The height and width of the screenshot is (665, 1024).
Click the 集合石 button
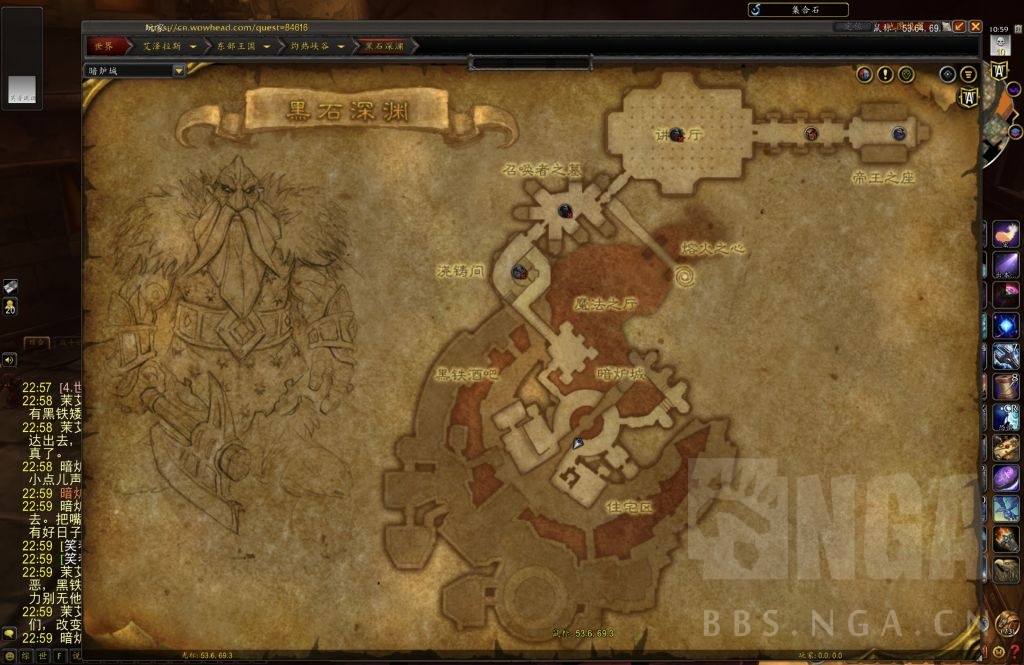point(798,10)
